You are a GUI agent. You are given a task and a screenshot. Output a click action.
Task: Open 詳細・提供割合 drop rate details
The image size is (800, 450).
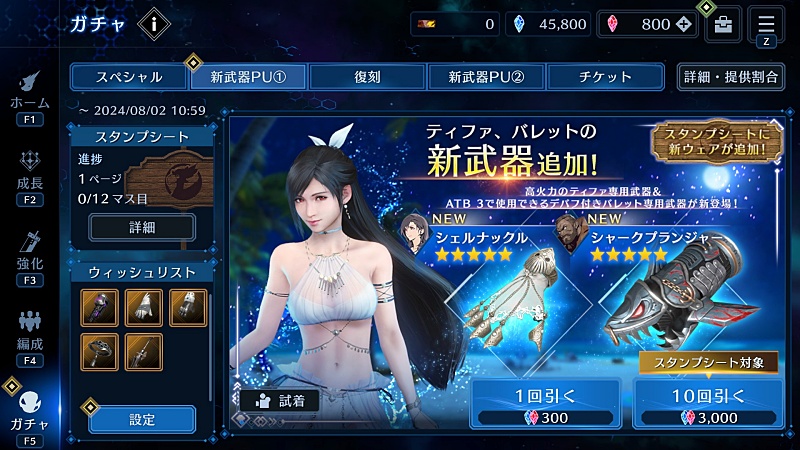click(730, 77)
